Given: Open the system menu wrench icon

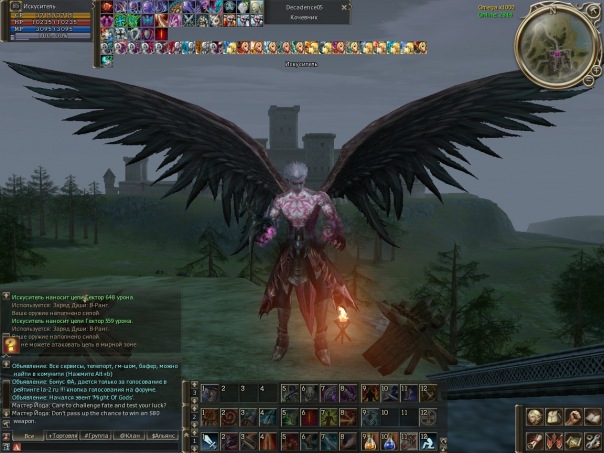Looking at the screenshot, I should 591,440.
